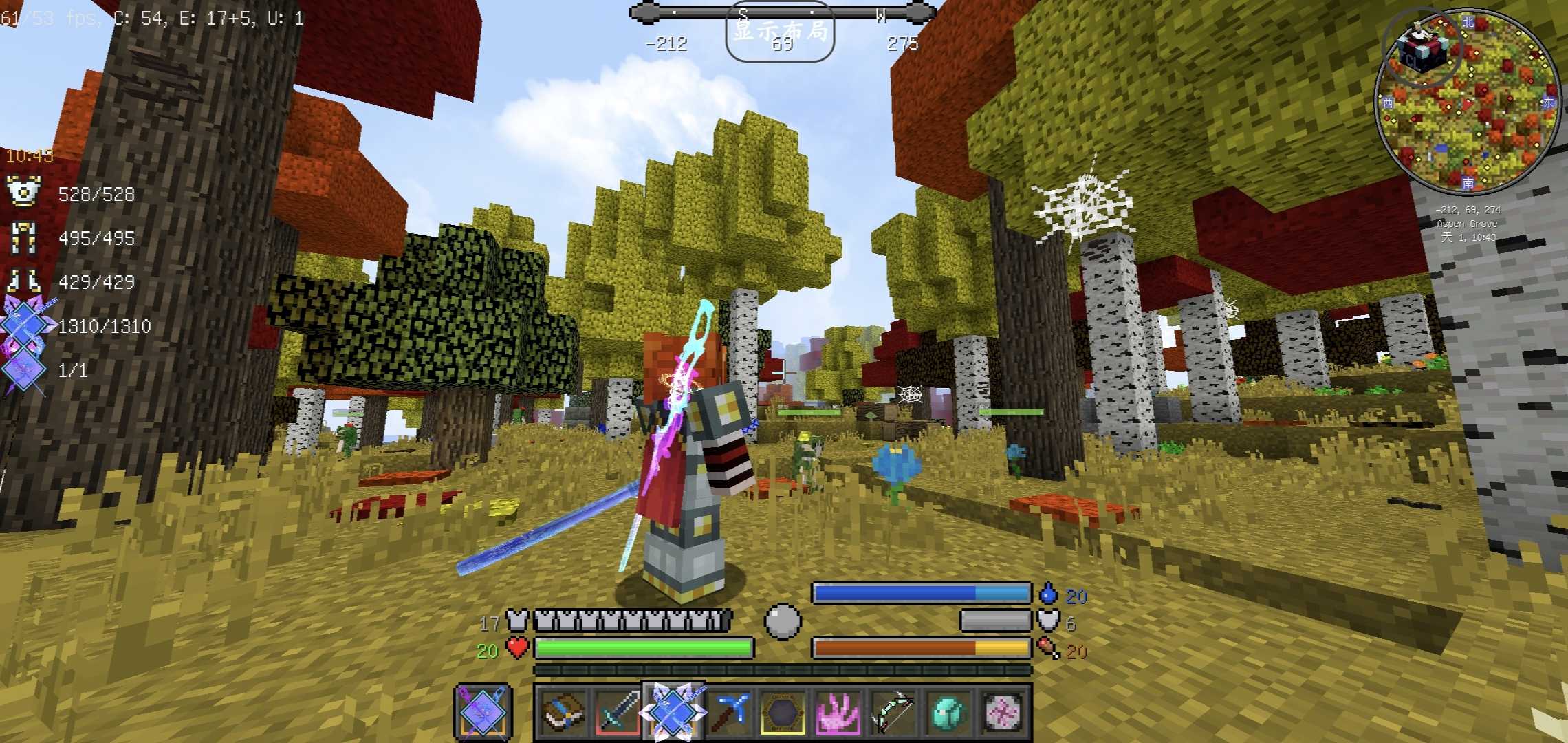Select the round pink rune disc slot
1568x743 pixels.
point(1003,712)
